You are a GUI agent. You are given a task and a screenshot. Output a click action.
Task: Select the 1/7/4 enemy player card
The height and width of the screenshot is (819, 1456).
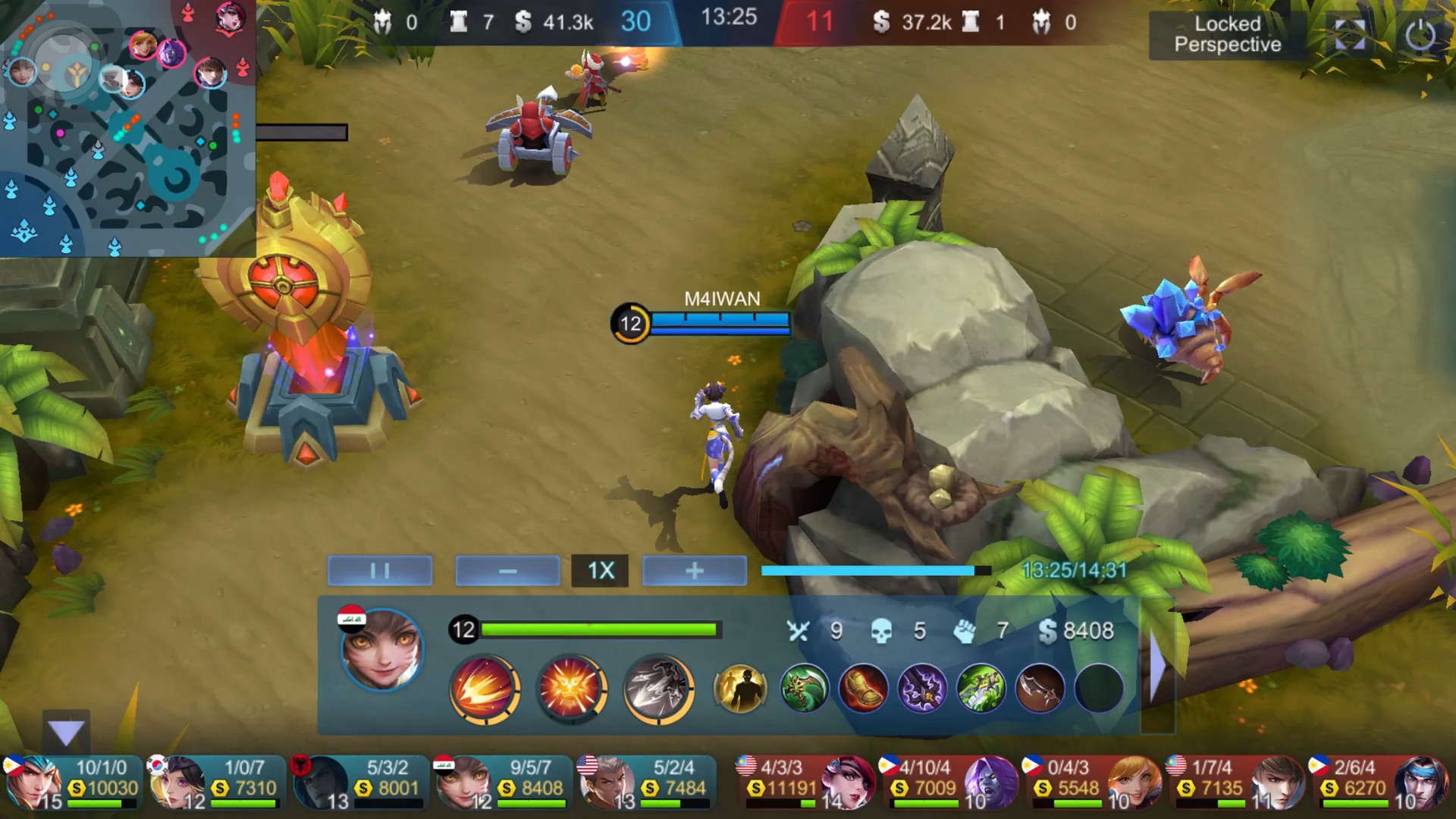[1235, 782]
